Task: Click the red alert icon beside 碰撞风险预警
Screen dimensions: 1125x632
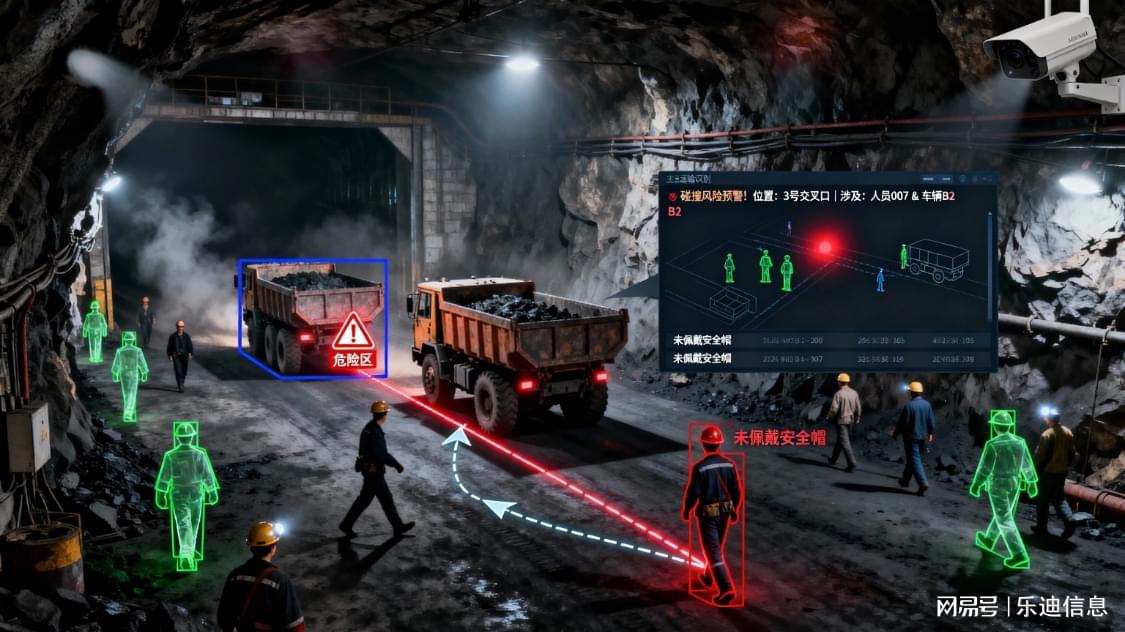Action: [x=673, y=197]
